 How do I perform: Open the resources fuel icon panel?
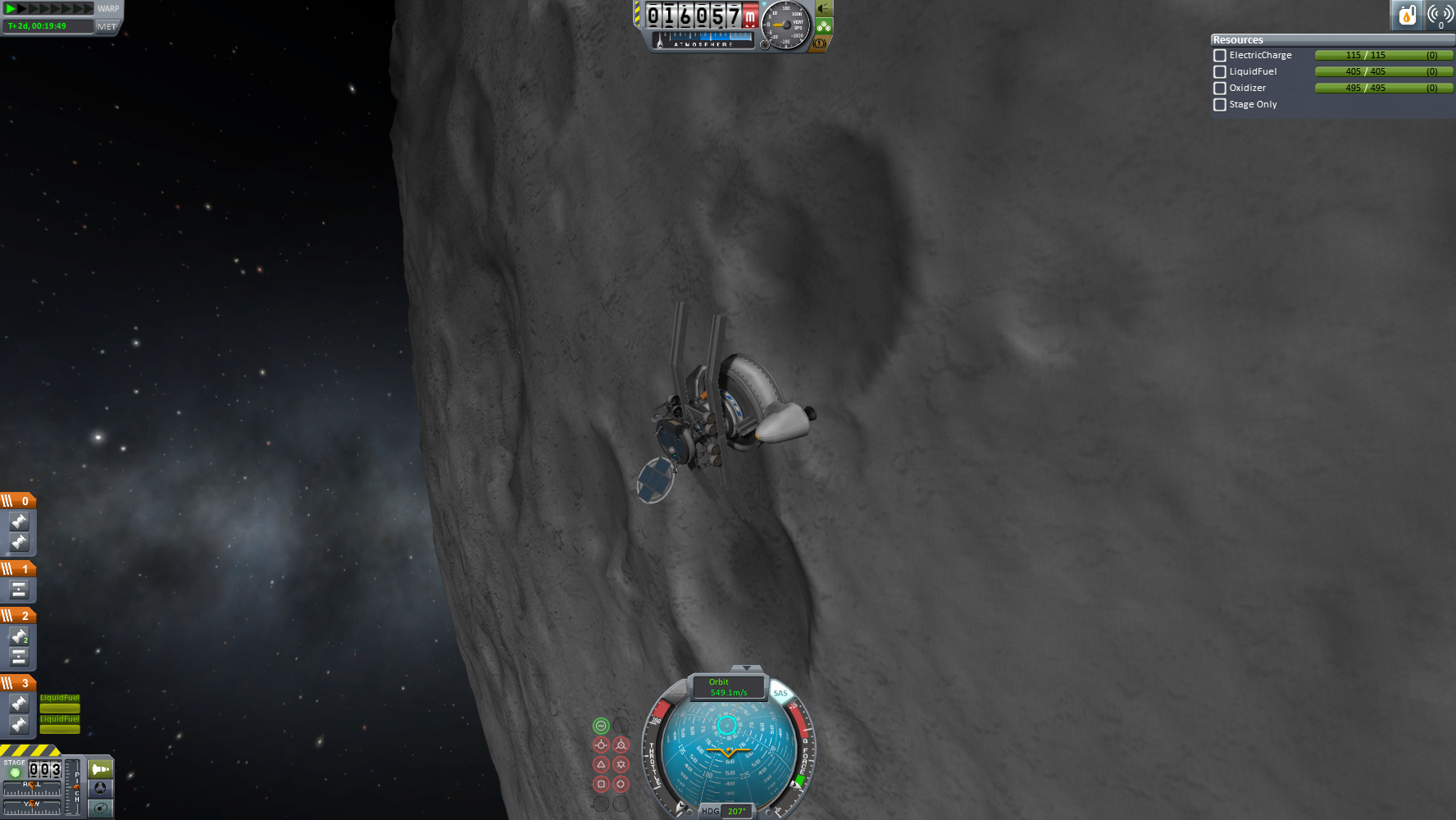click(1407, 15)
